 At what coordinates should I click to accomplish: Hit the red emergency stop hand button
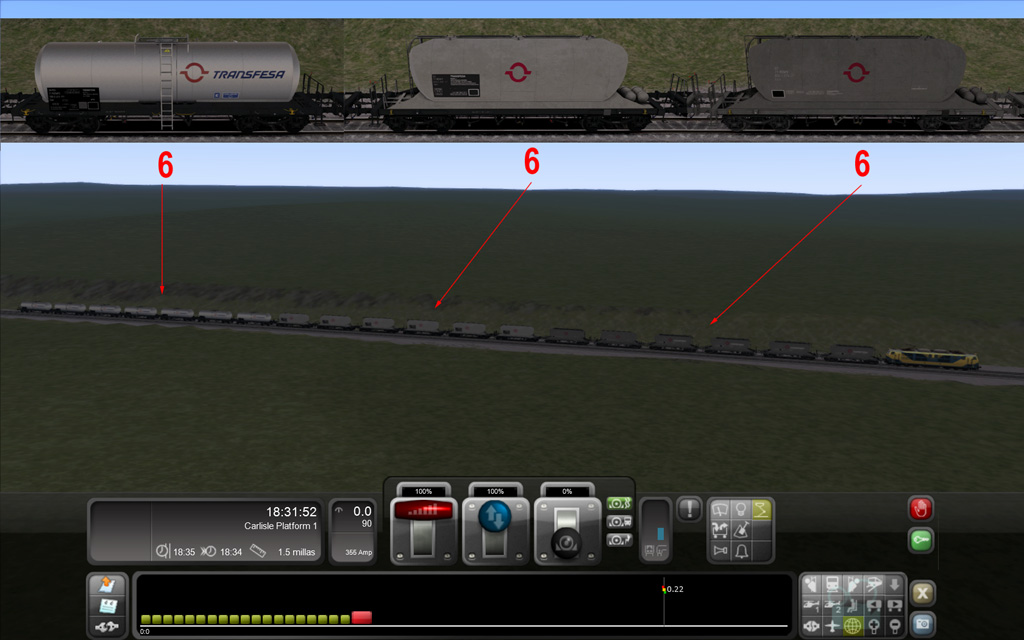click(x=921, y=508)
